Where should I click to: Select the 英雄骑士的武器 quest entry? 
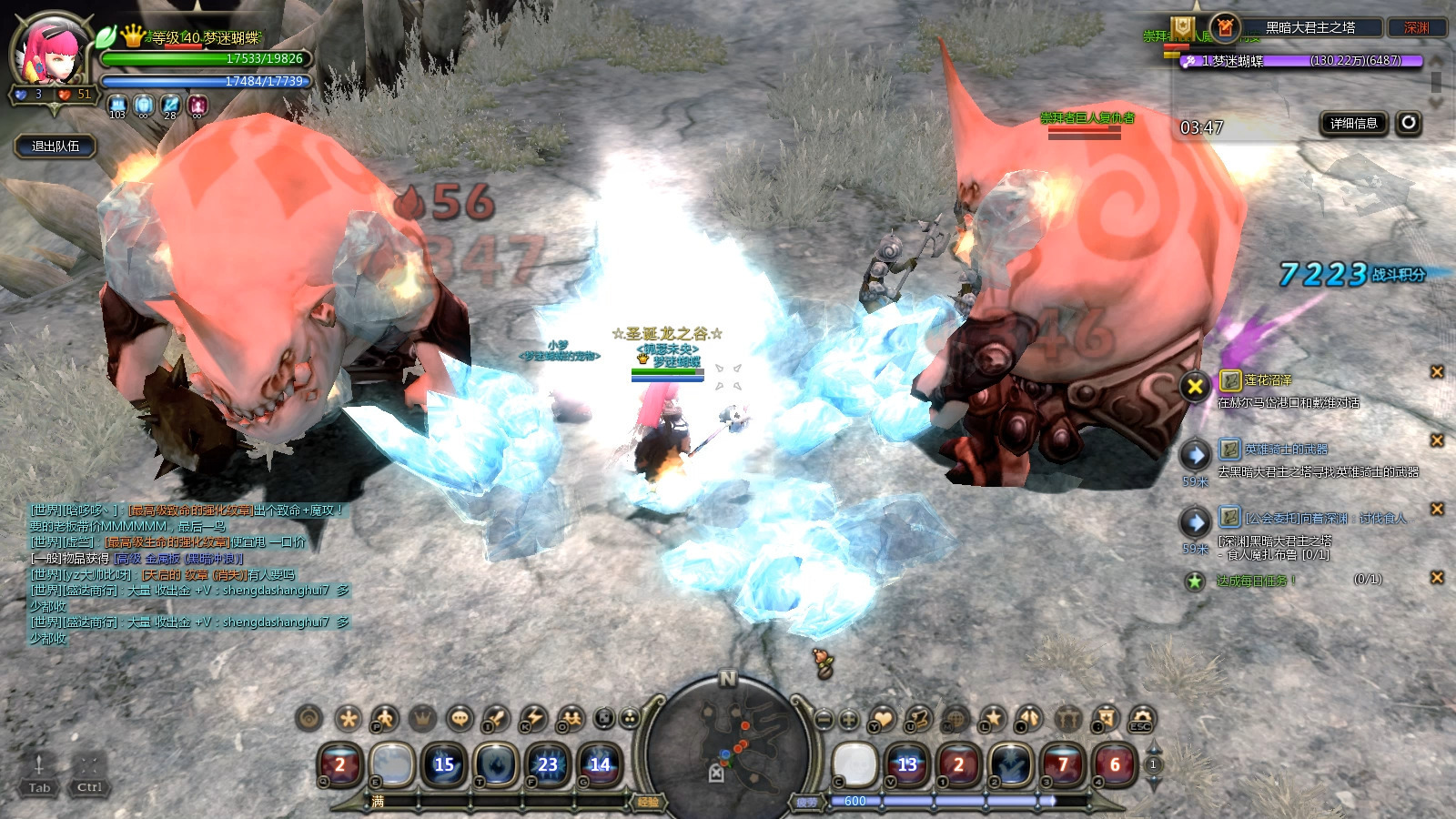1286,450
